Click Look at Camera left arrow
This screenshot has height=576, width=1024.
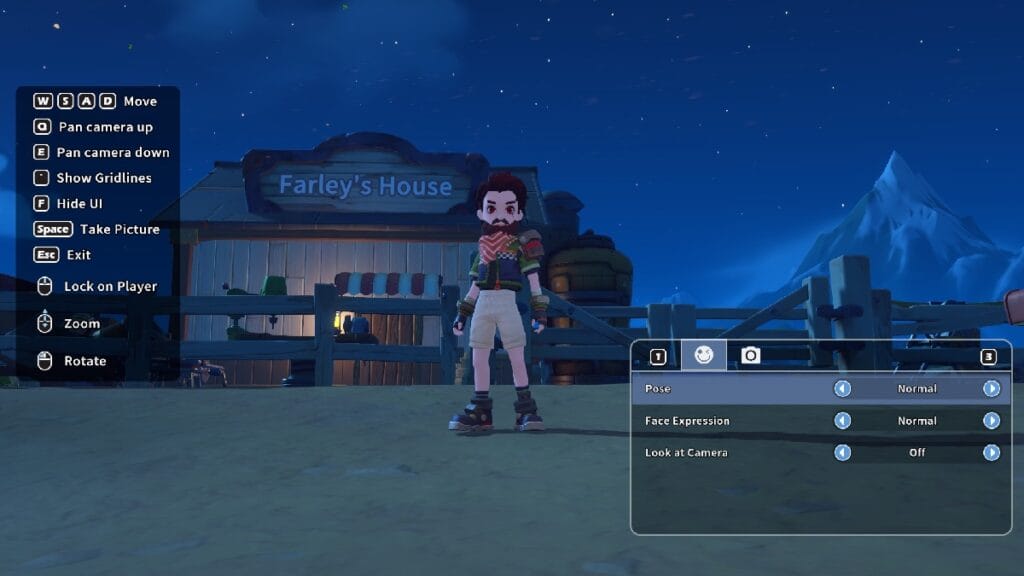tap(843, 453)
